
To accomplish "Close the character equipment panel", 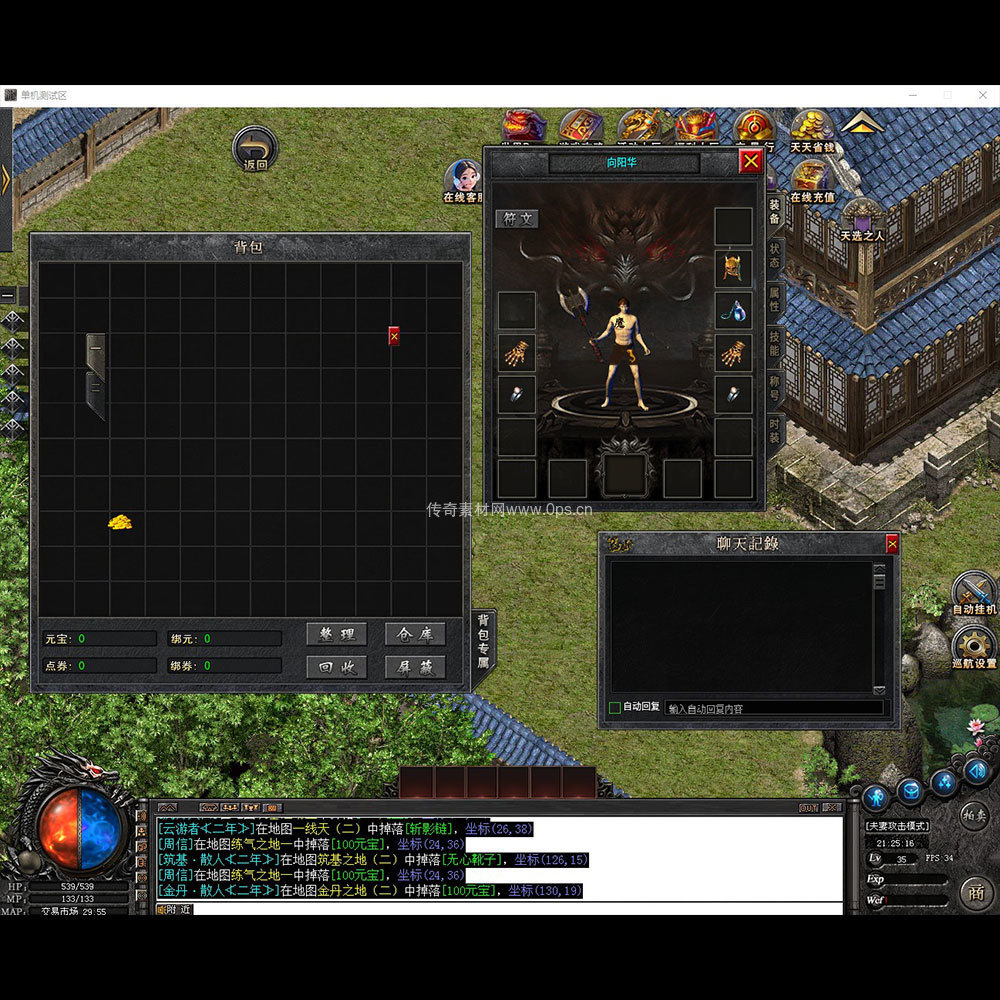I will tap(750, 161).
